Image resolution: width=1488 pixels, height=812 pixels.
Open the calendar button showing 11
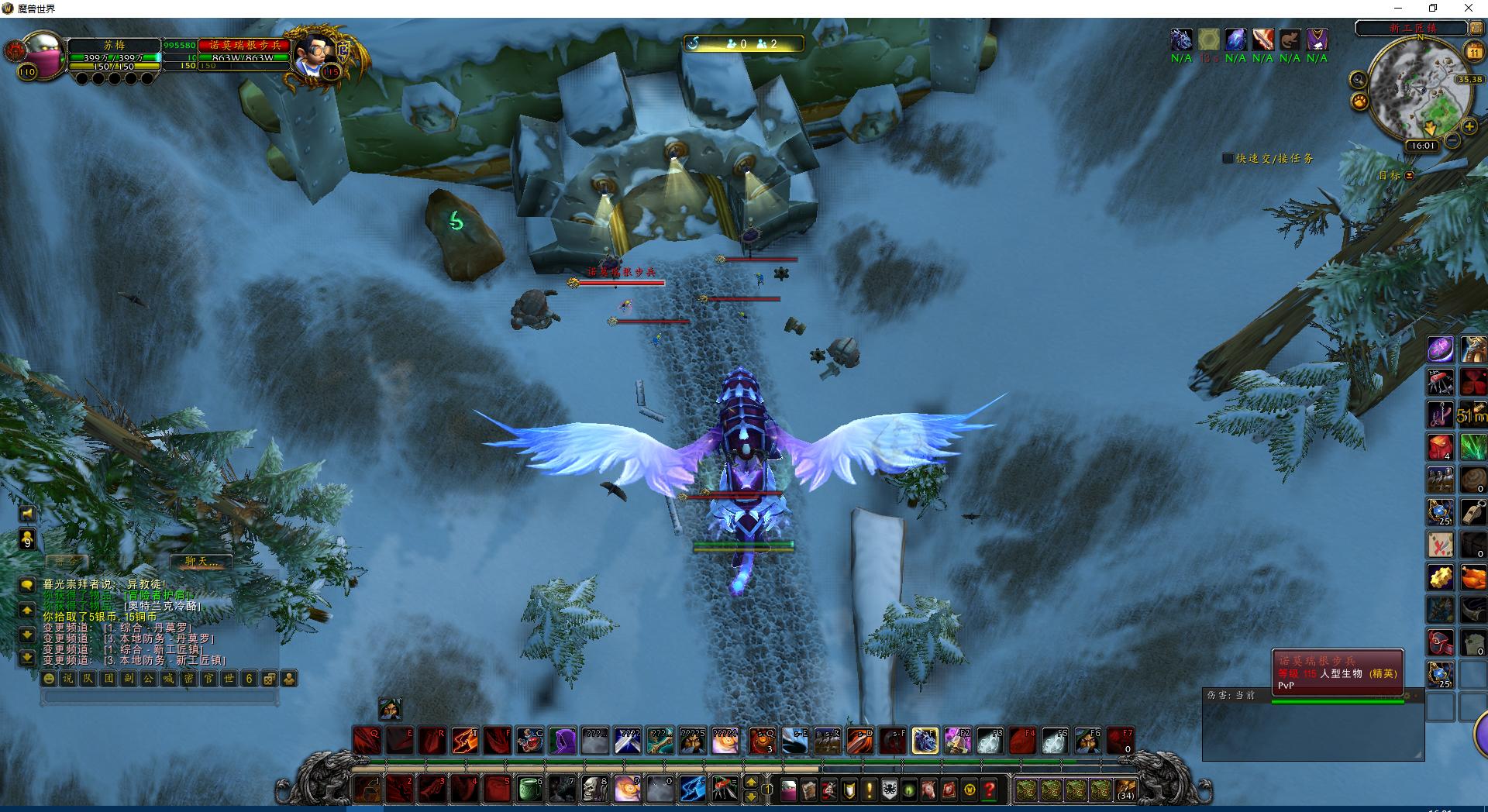pos(1473,52)
